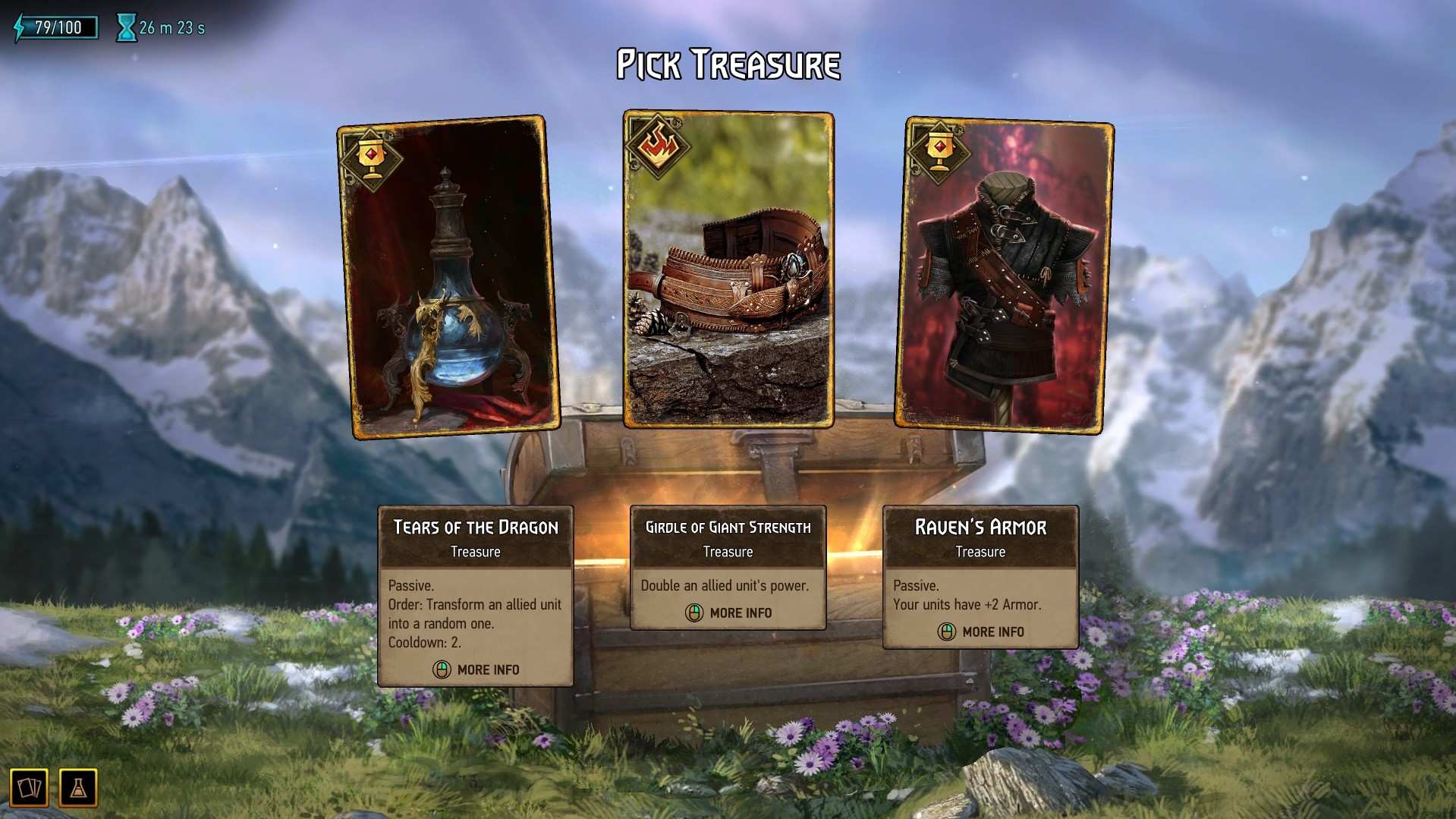
Task: Open MORE INFO for Raven's Armor
Action: click(992, 631)
